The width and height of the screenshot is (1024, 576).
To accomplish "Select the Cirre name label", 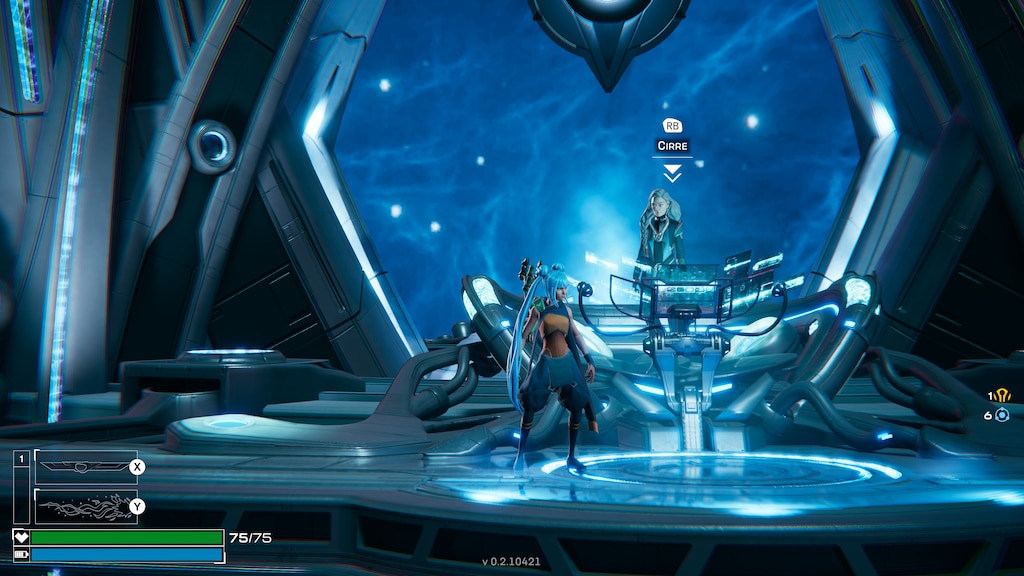I will [x=672, y=146].
